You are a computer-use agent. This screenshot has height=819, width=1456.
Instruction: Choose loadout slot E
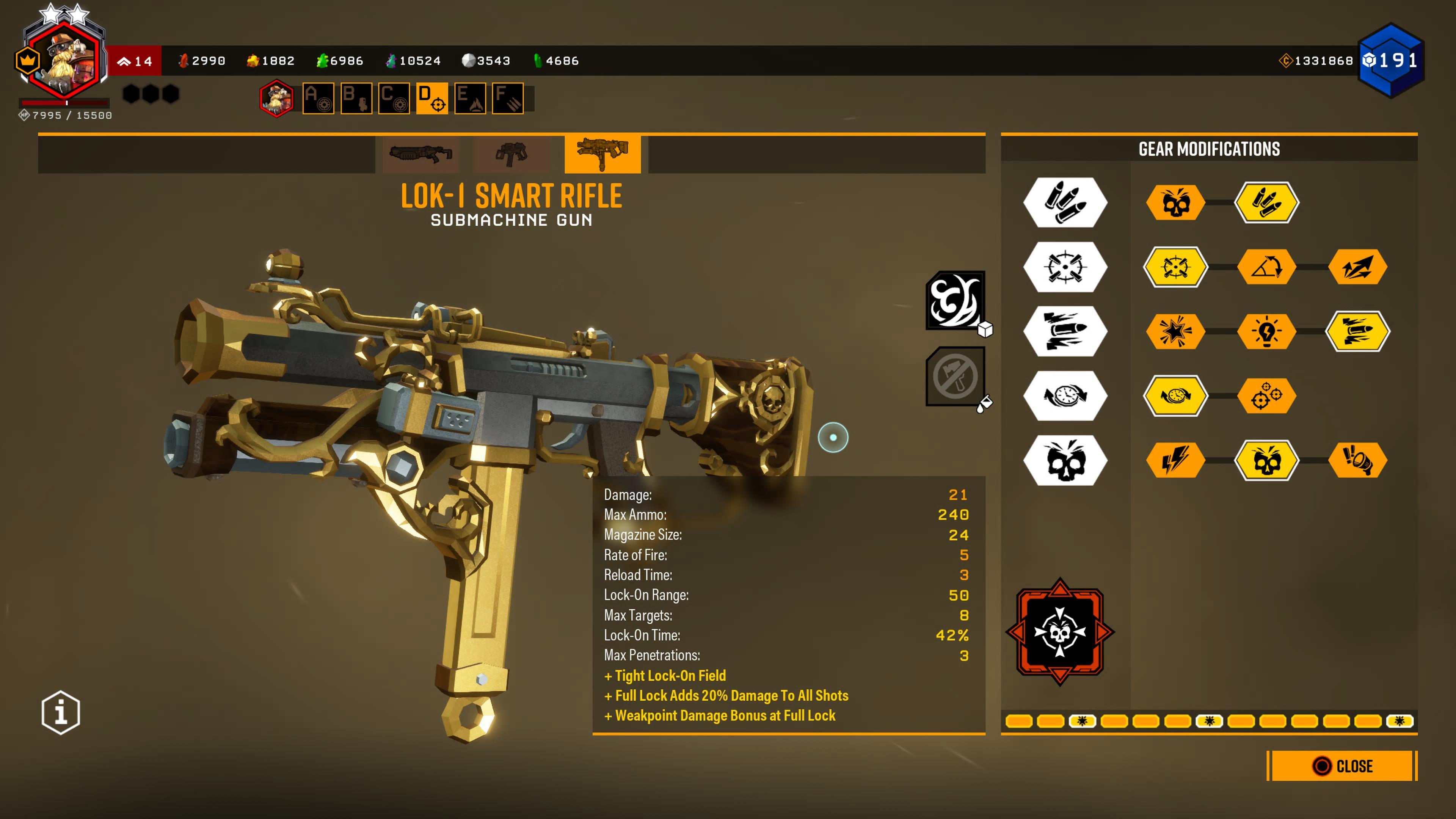tap(470, 98)
